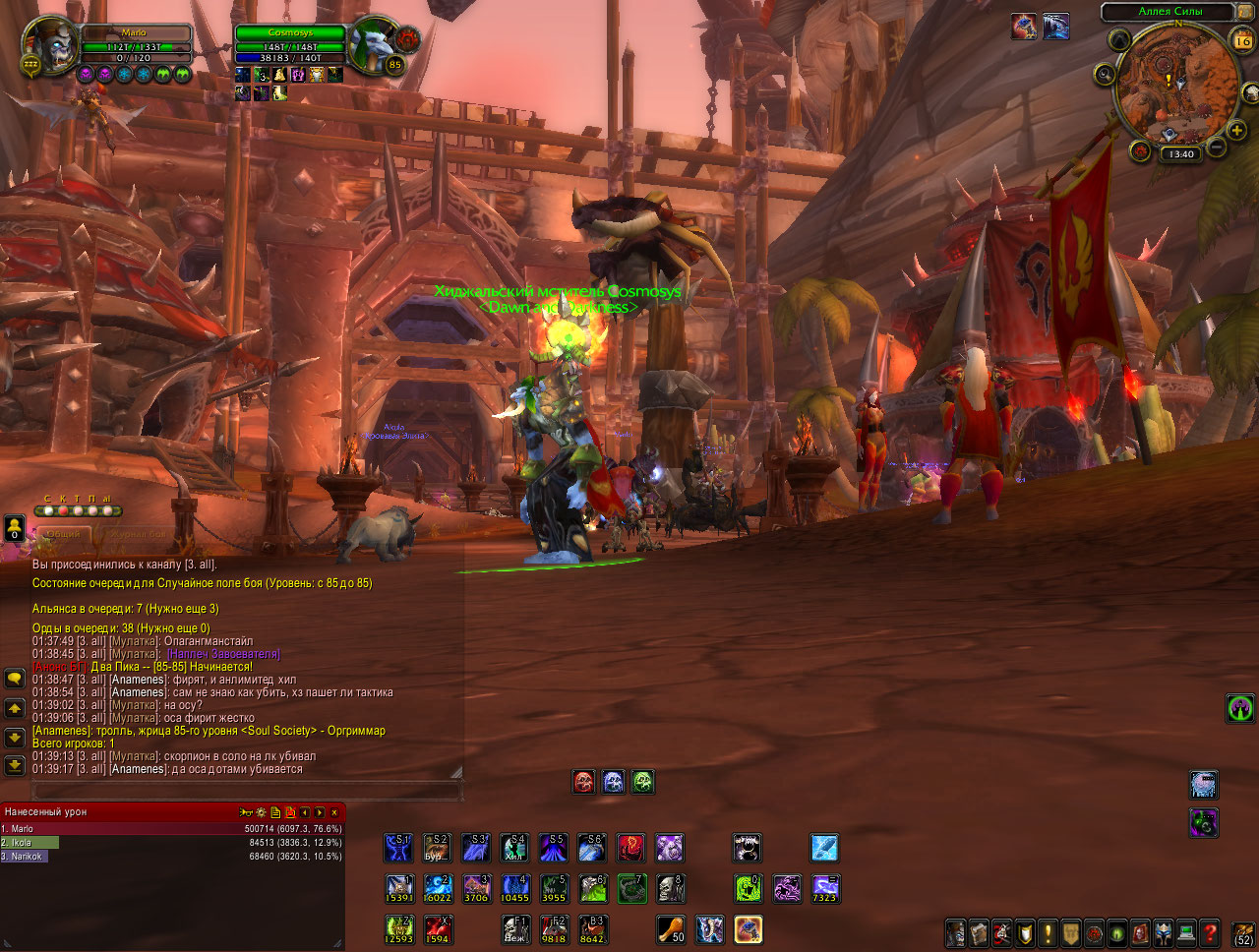Click the minimap zoom-in plus button
This screenshot has width=1259, height=952.
1237,131
